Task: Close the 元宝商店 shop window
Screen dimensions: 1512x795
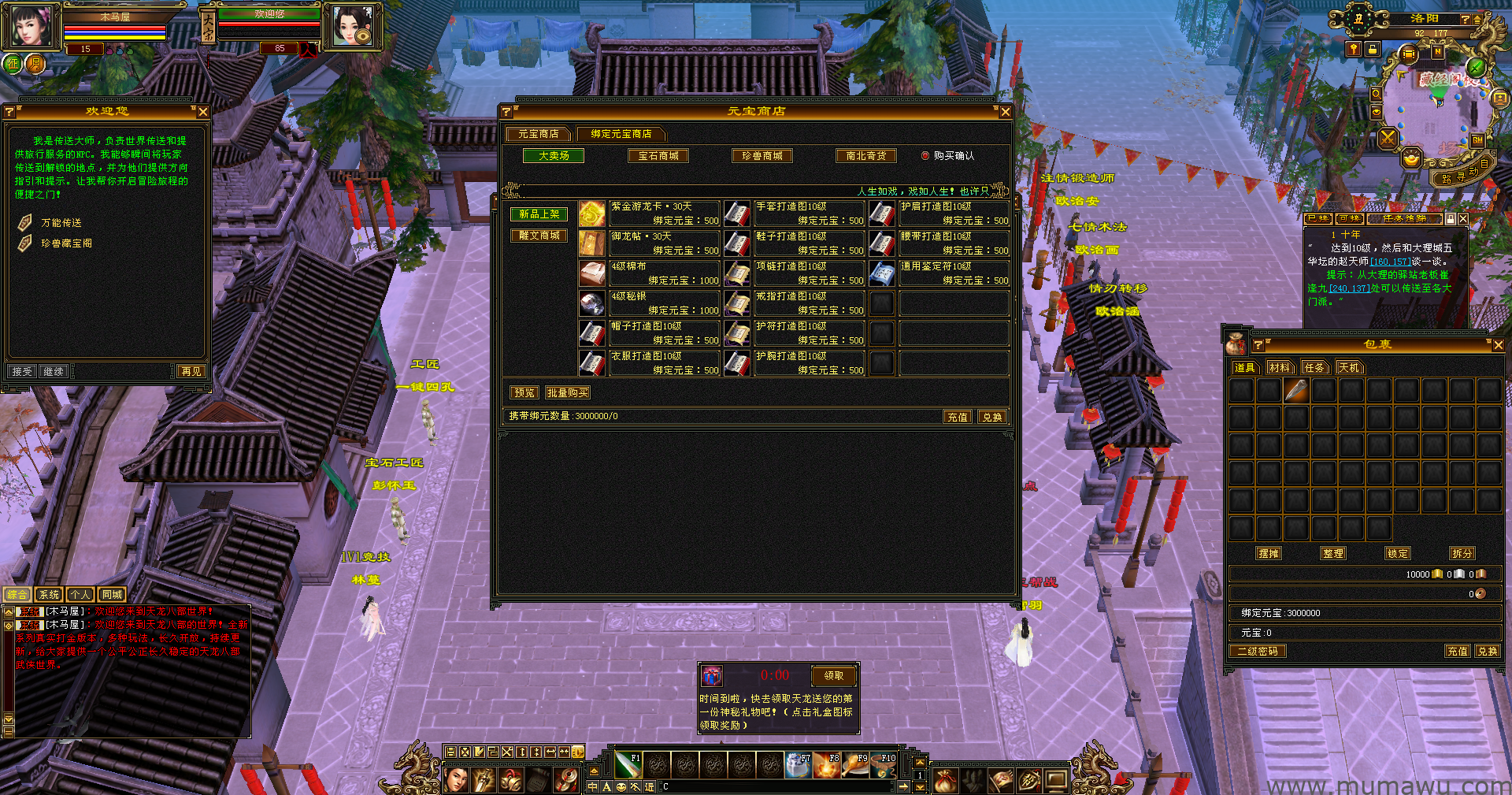Action: coord(1005,112)
